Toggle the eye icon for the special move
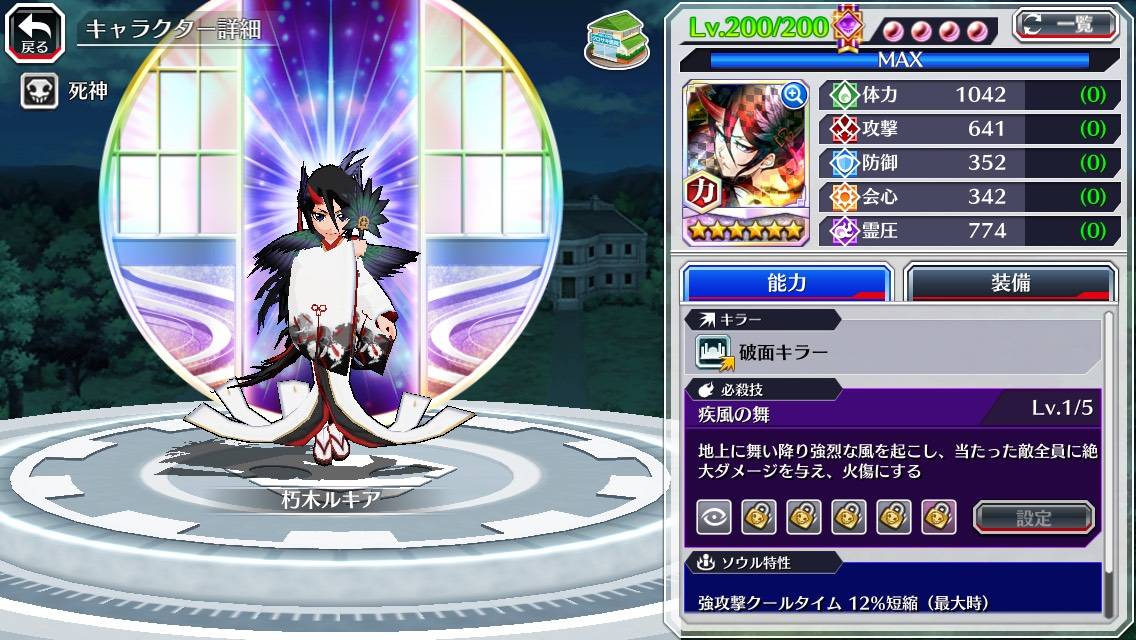The width and height of the screenshot is (1136, 640). point(713,517)
